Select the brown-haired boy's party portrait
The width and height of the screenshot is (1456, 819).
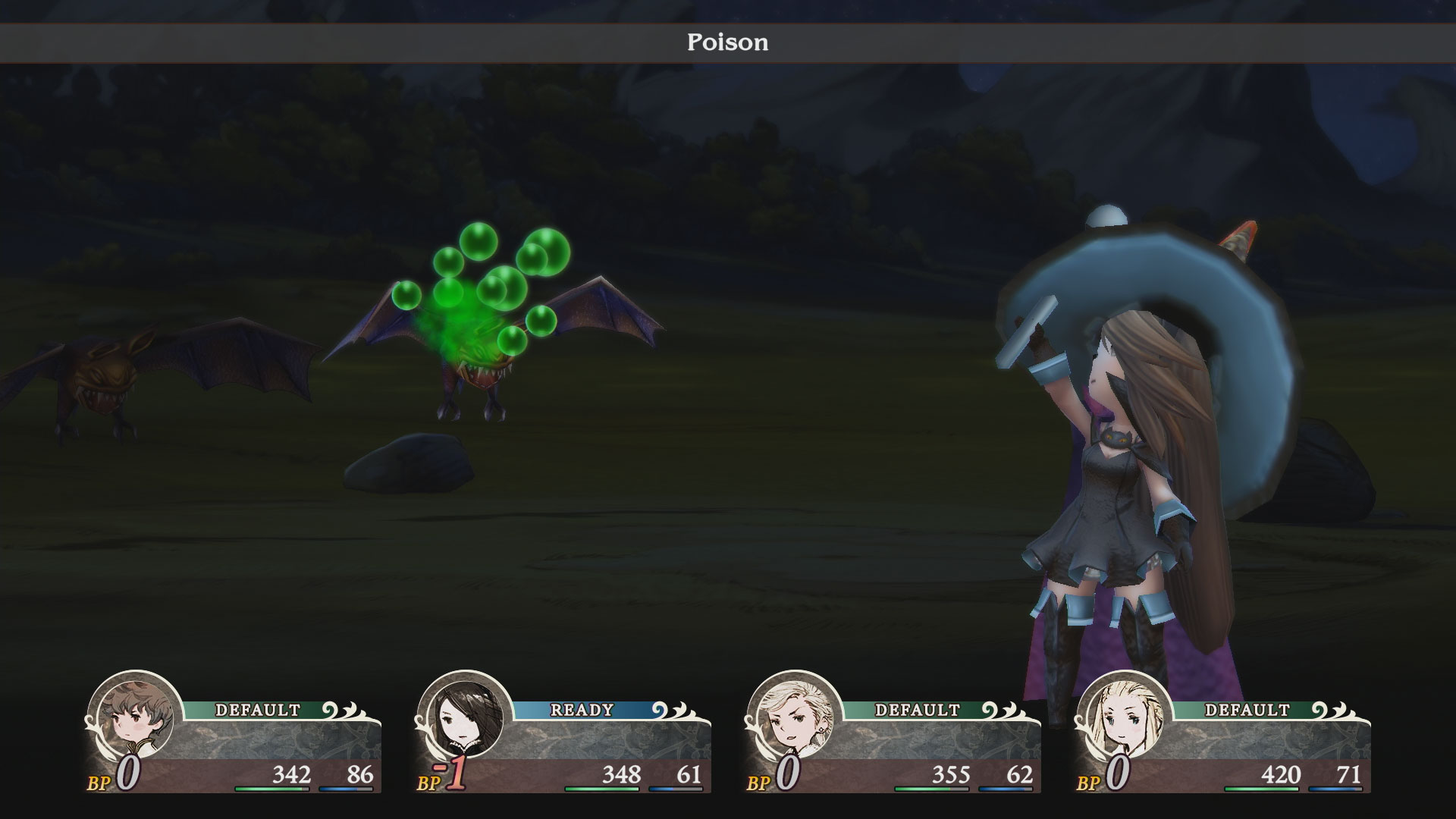(134, 717)
